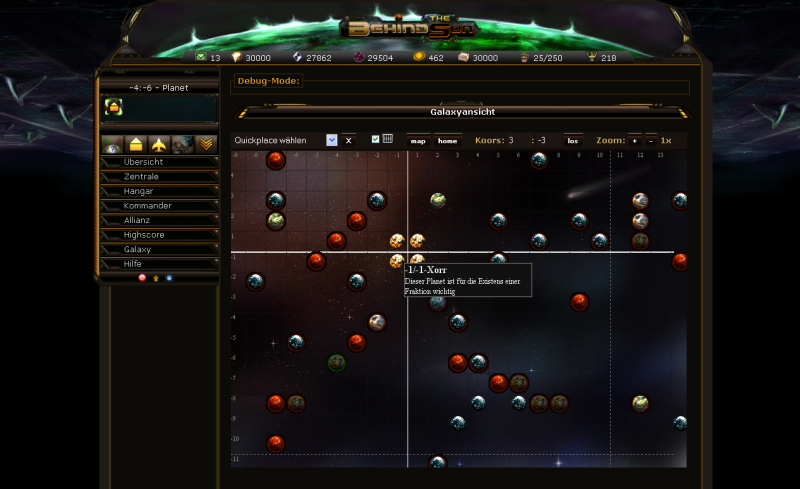Image resolution: width=800 pixels, height=489 pixels.
Task: Confirm coordinates with the los button
Action: 573,141
